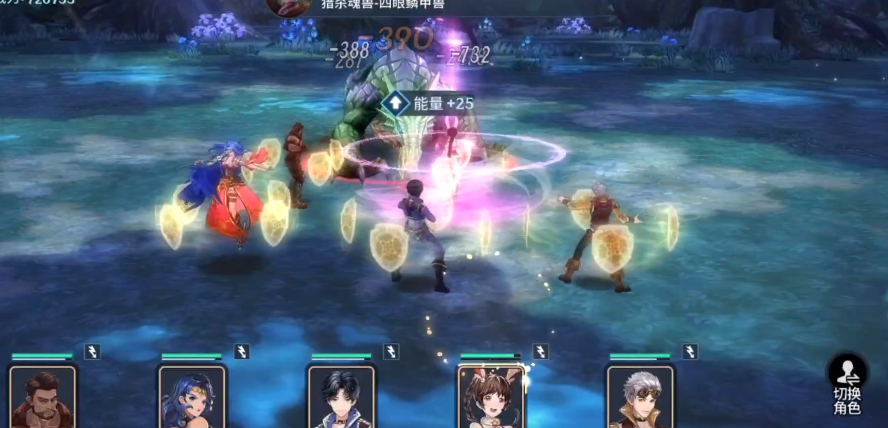
Task: Click the 切换角色 switch character button
Action: tap(847, 383)
